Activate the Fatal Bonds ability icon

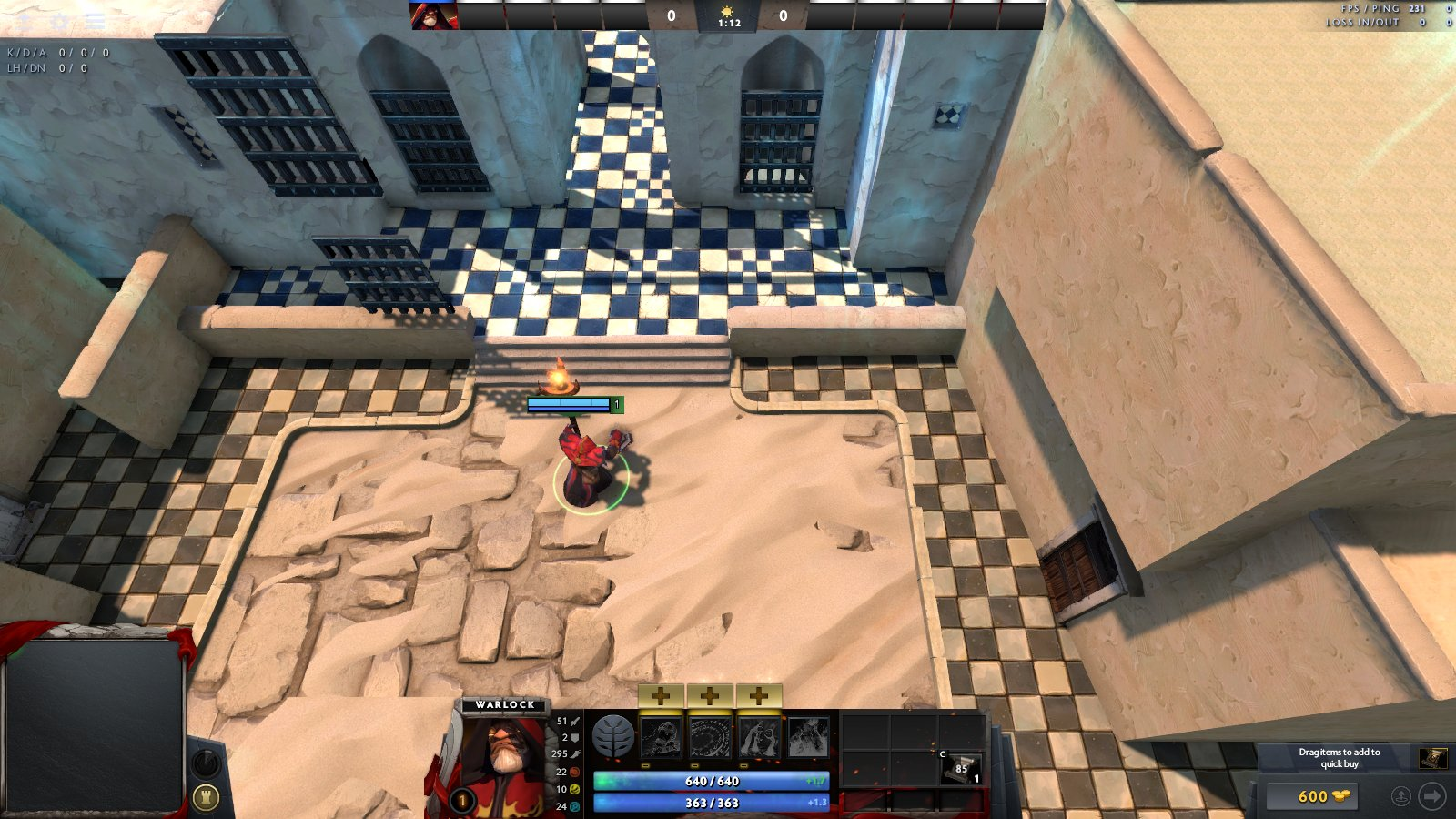661,737
